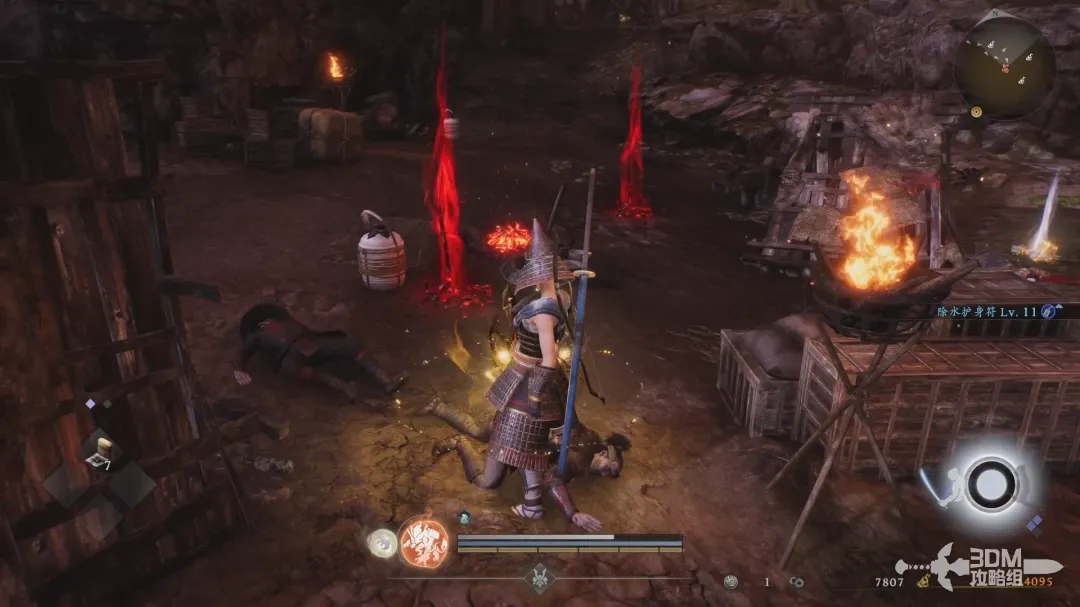Click the glowing weapon stance ring
Screen dimensions: 1080x607
(991, 485)
